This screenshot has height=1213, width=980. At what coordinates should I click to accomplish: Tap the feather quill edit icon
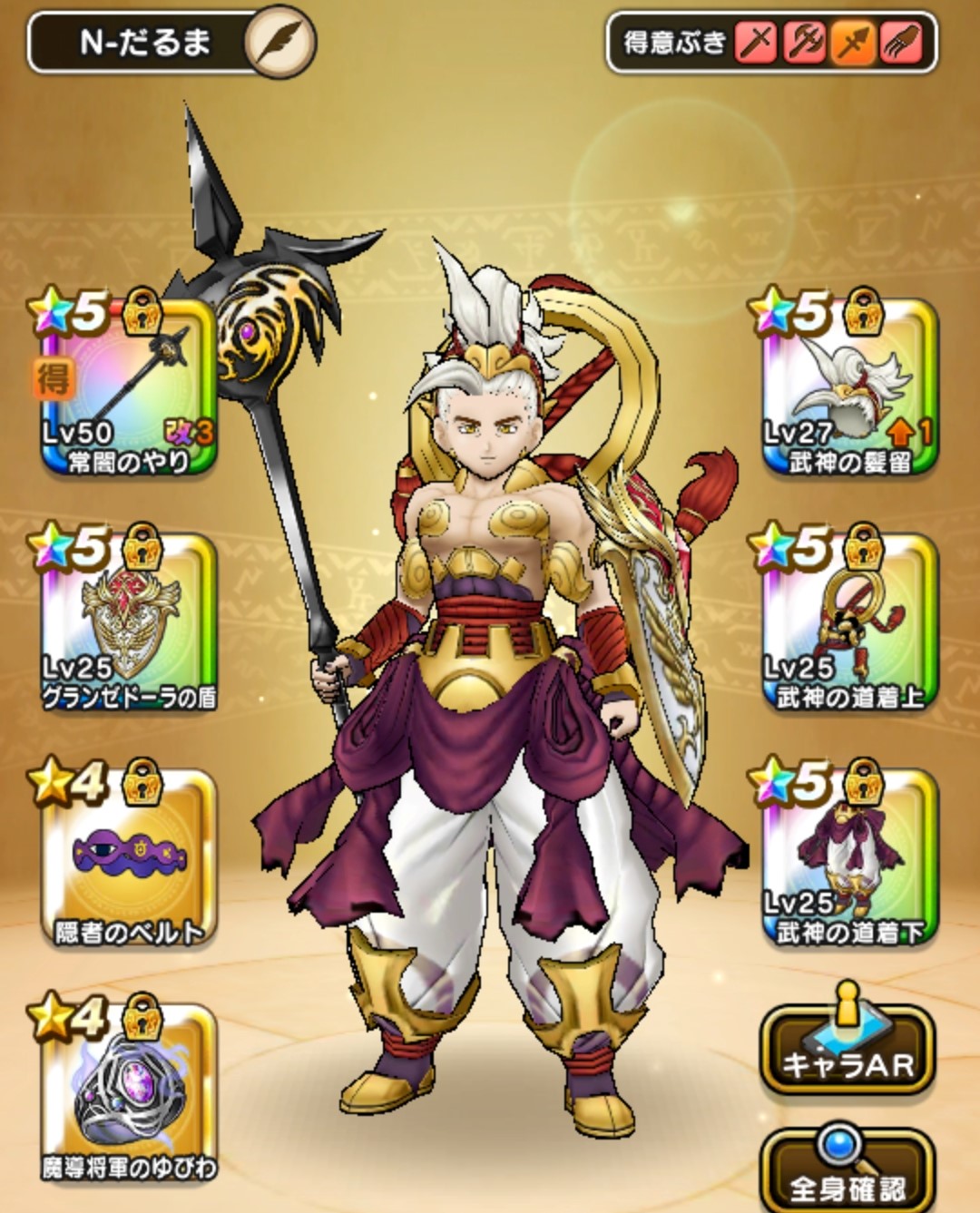pyautogui.click(x=280, y=42)
